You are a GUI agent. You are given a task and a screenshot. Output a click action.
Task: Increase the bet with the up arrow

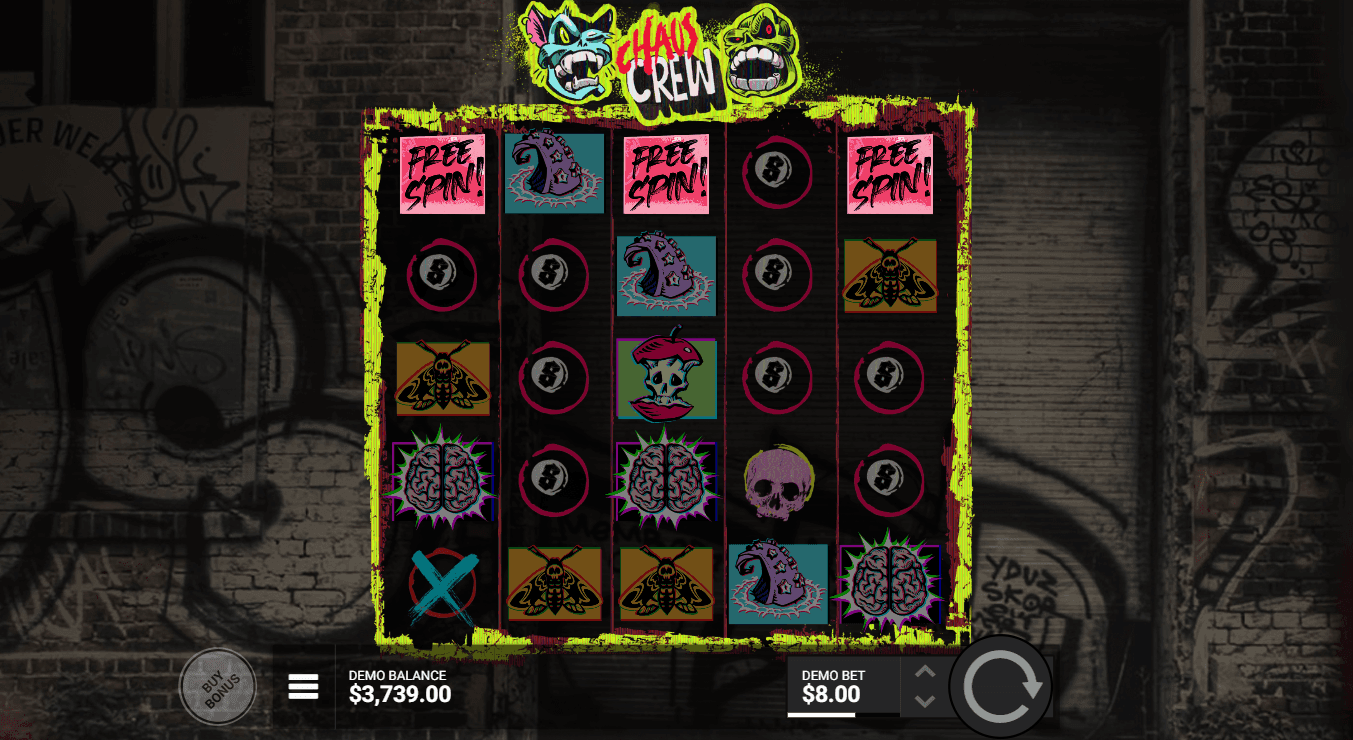(x=925, y=672)
